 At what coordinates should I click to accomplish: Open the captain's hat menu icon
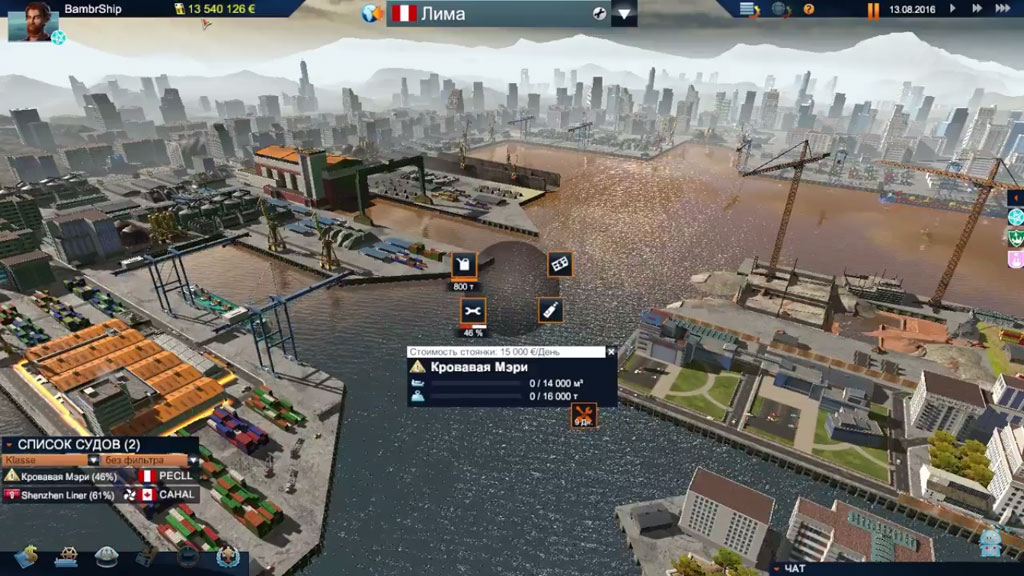click(107, 556)
